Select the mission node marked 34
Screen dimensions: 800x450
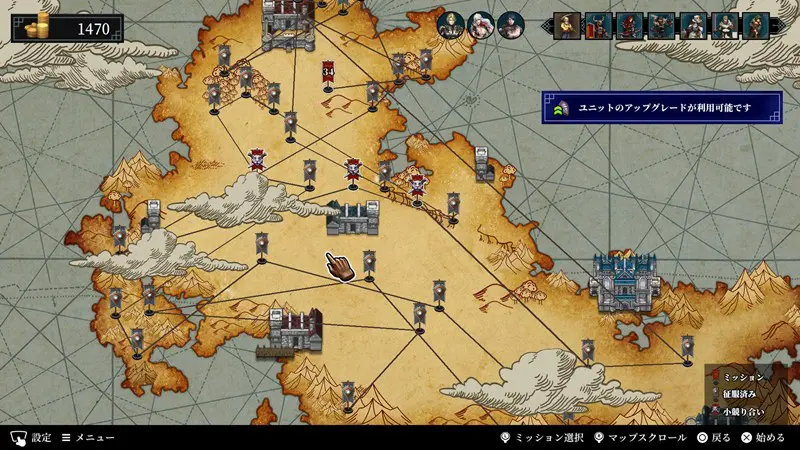click(328, 72)
